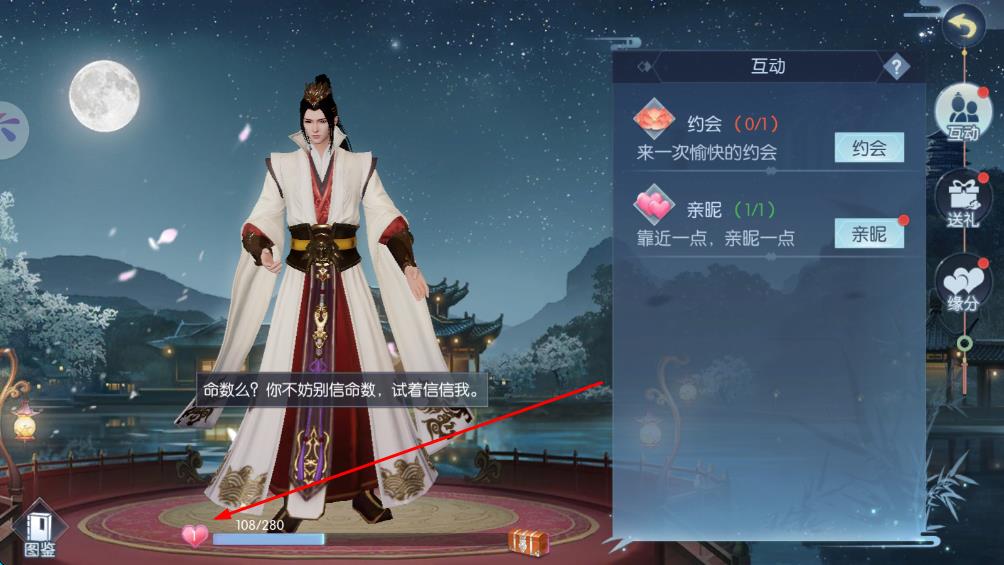The image size is (1004, 565).
Task: Open the blue paw side tab
Action: [x=12, y=130]
